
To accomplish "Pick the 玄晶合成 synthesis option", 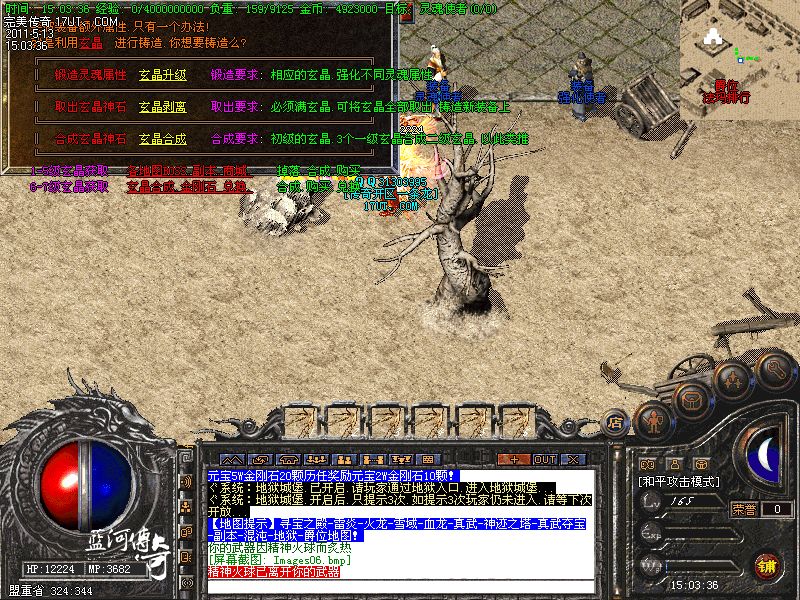I will 163,139.
